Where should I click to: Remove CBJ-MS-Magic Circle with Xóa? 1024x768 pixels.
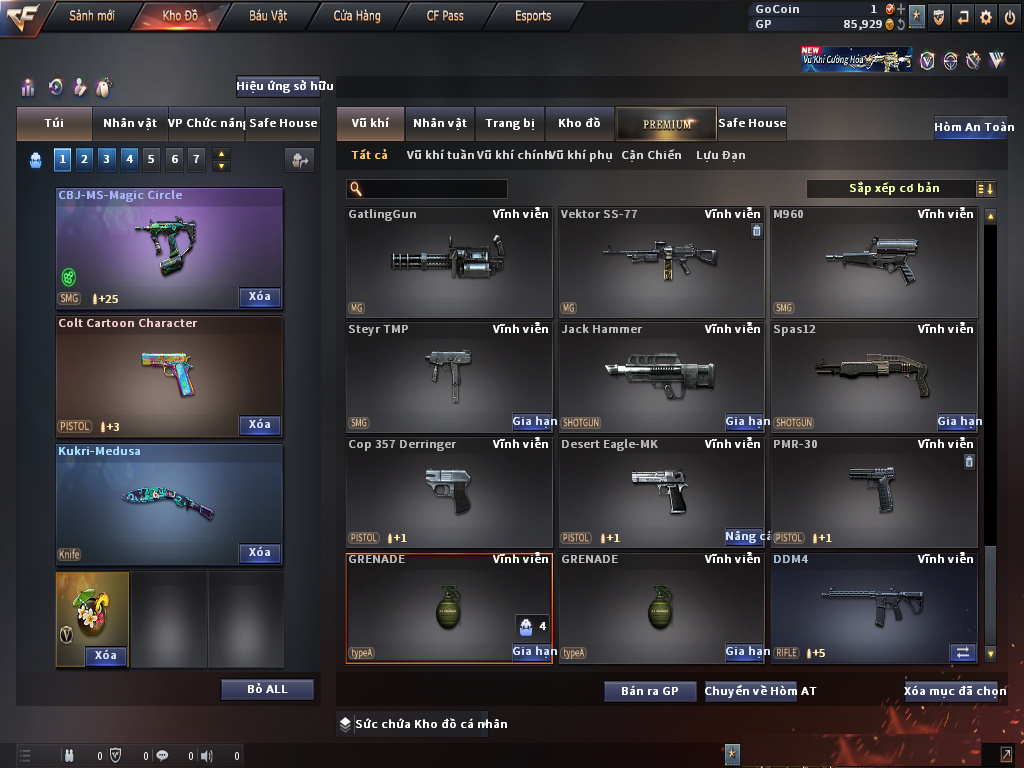tap(260, 296)
